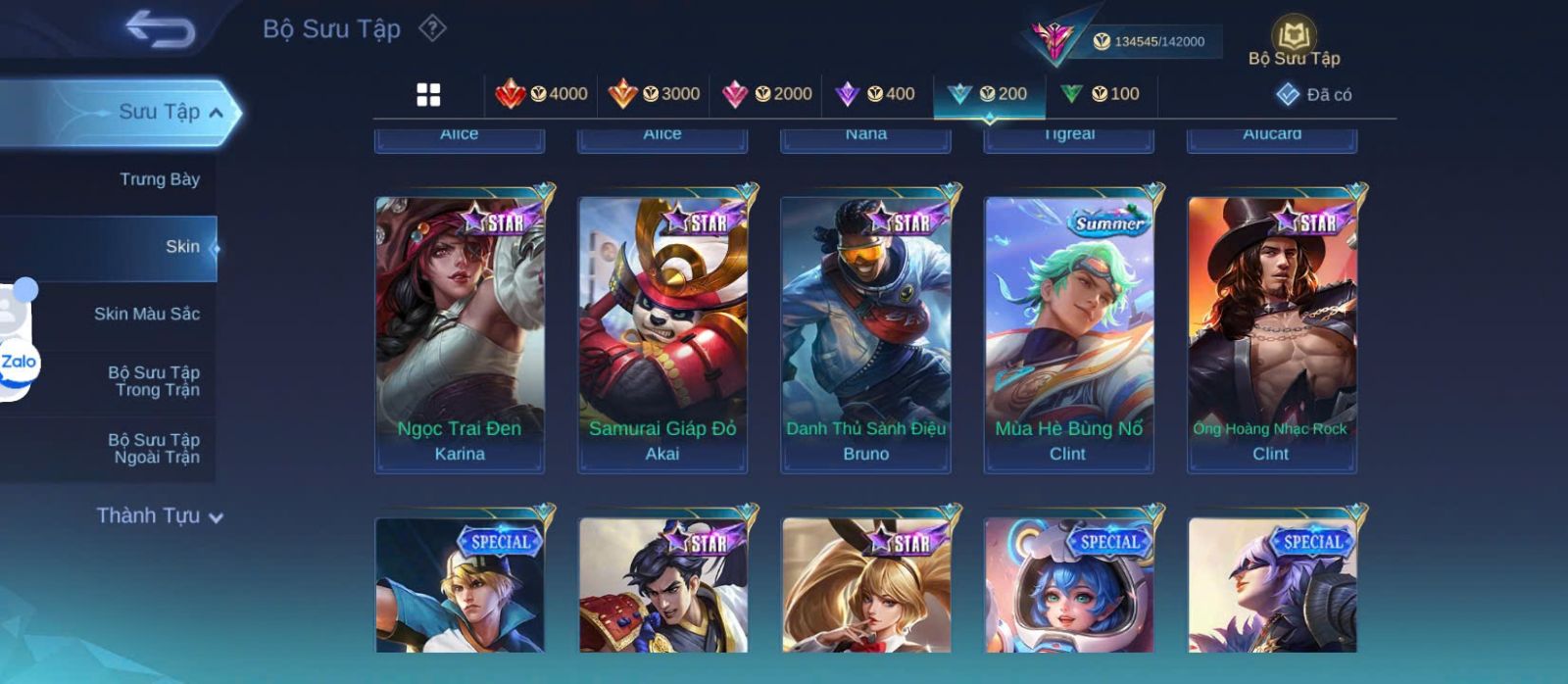This screenshot has height=684, width=1568.
Task: Open Skin Màu Sắc in sidebar
Action: (146, 314)
